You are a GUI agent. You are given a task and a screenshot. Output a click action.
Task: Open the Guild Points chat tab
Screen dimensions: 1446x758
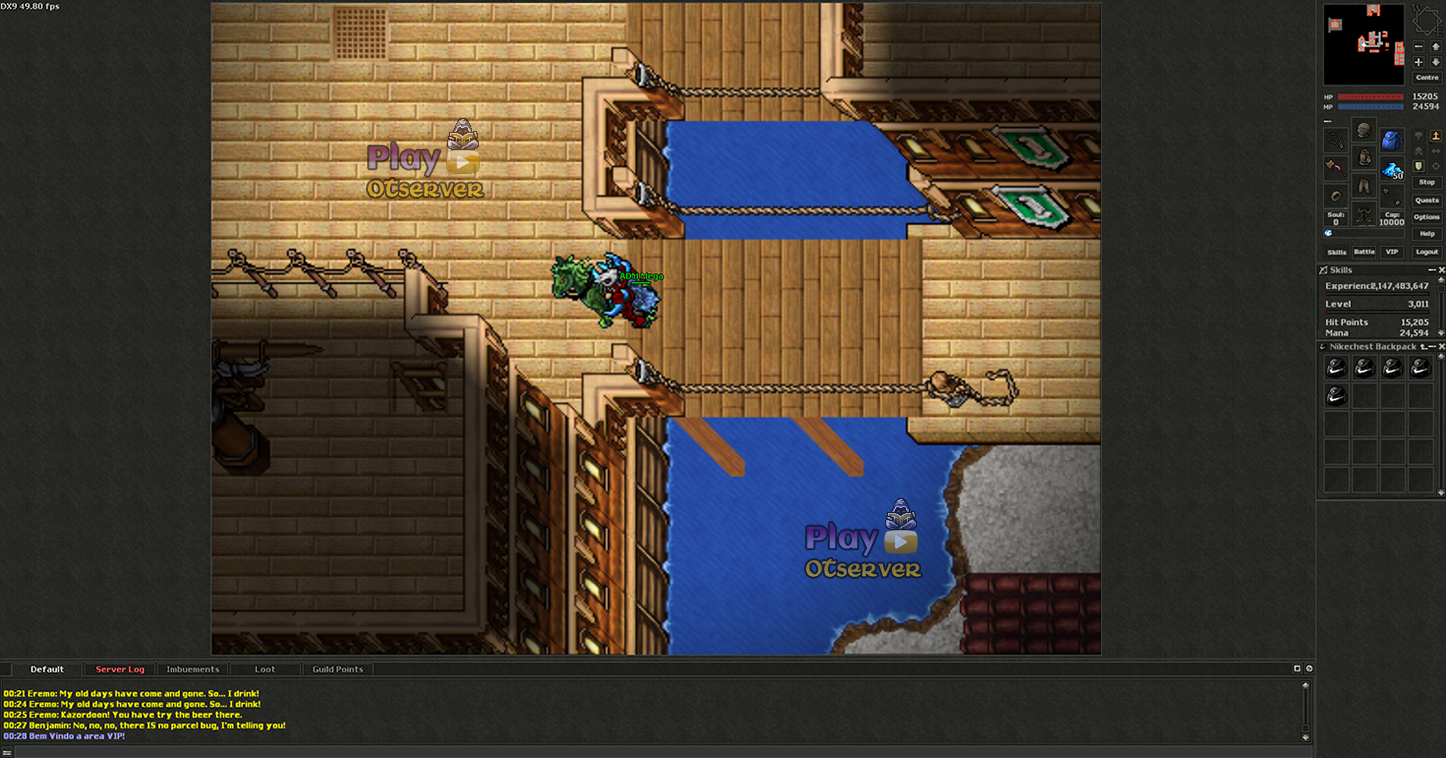337,669
